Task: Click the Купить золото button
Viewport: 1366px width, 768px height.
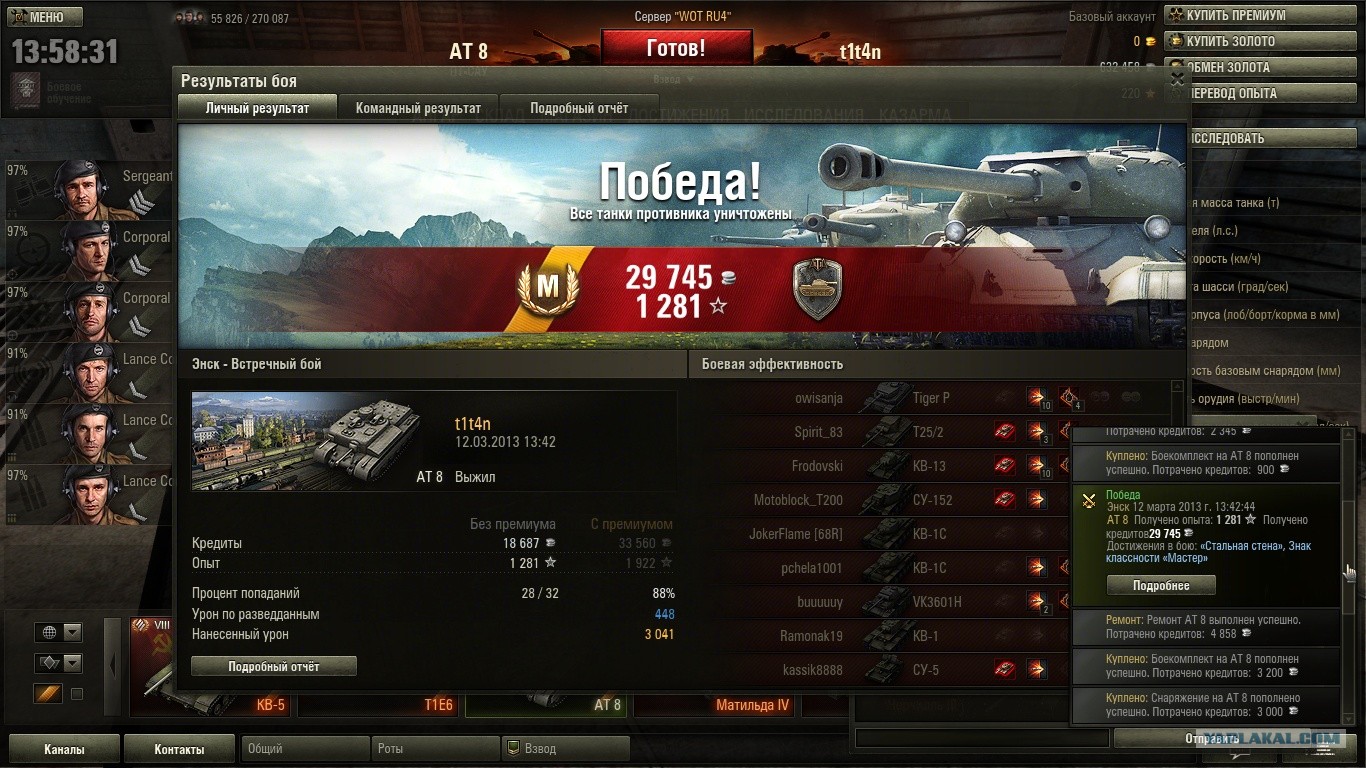Action: (1263, 41)
